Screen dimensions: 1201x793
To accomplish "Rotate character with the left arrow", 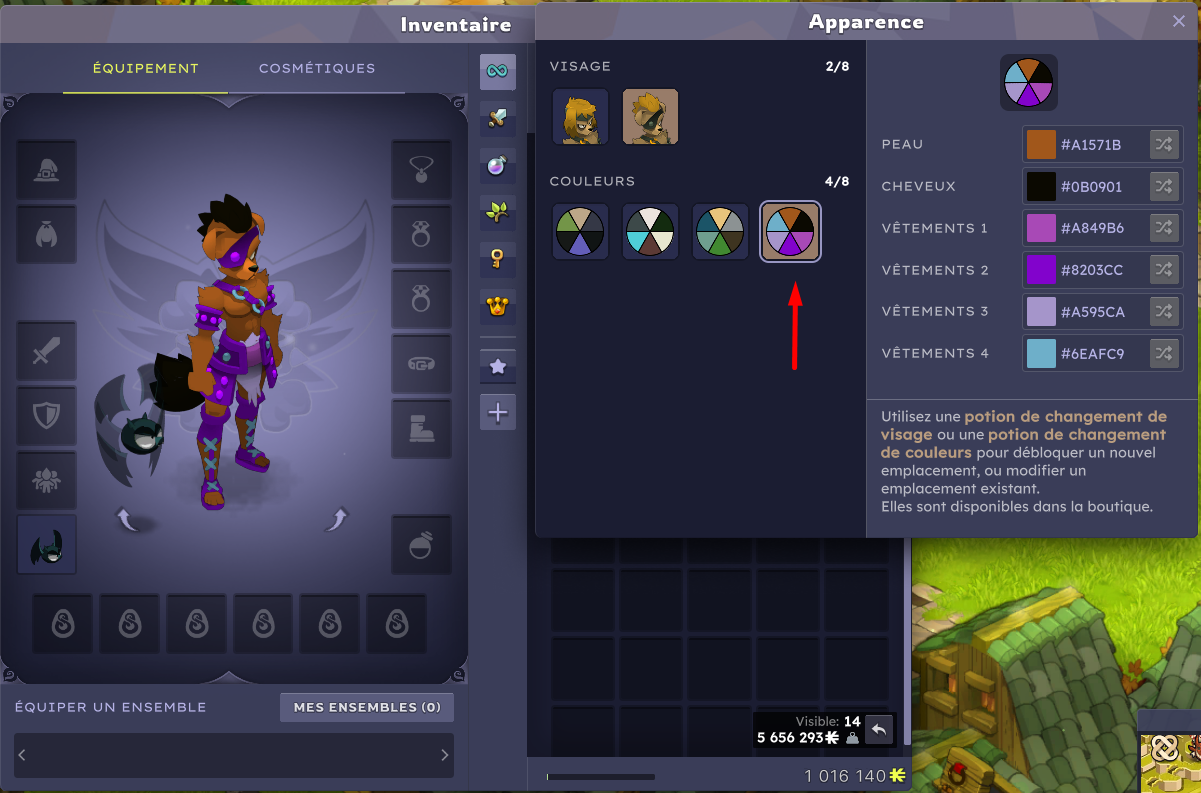I will coord(127,519).
